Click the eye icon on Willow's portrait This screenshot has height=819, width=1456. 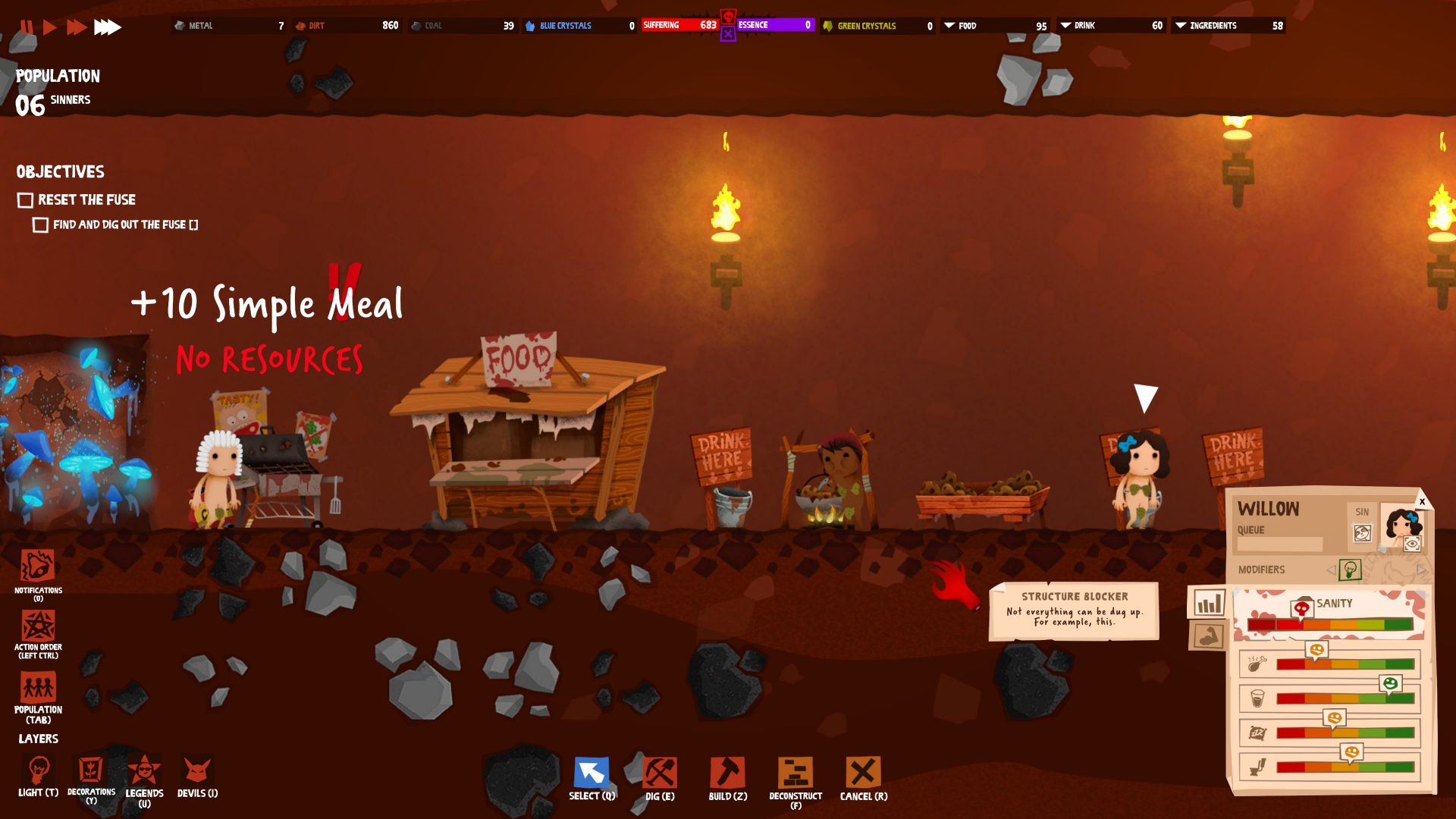pos(1413,543)
